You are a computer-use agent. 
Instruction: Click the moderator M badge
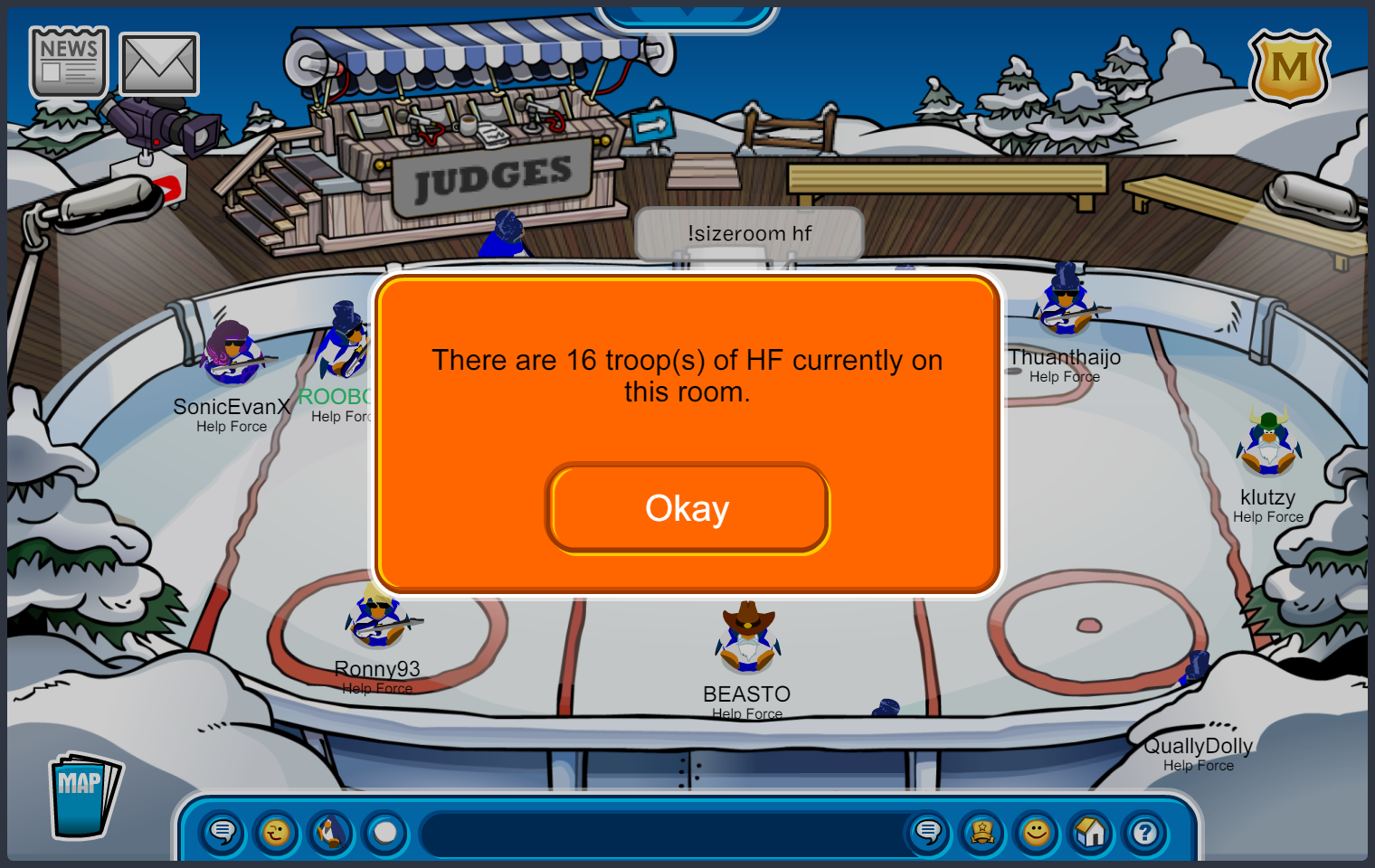pos(1289,68)
